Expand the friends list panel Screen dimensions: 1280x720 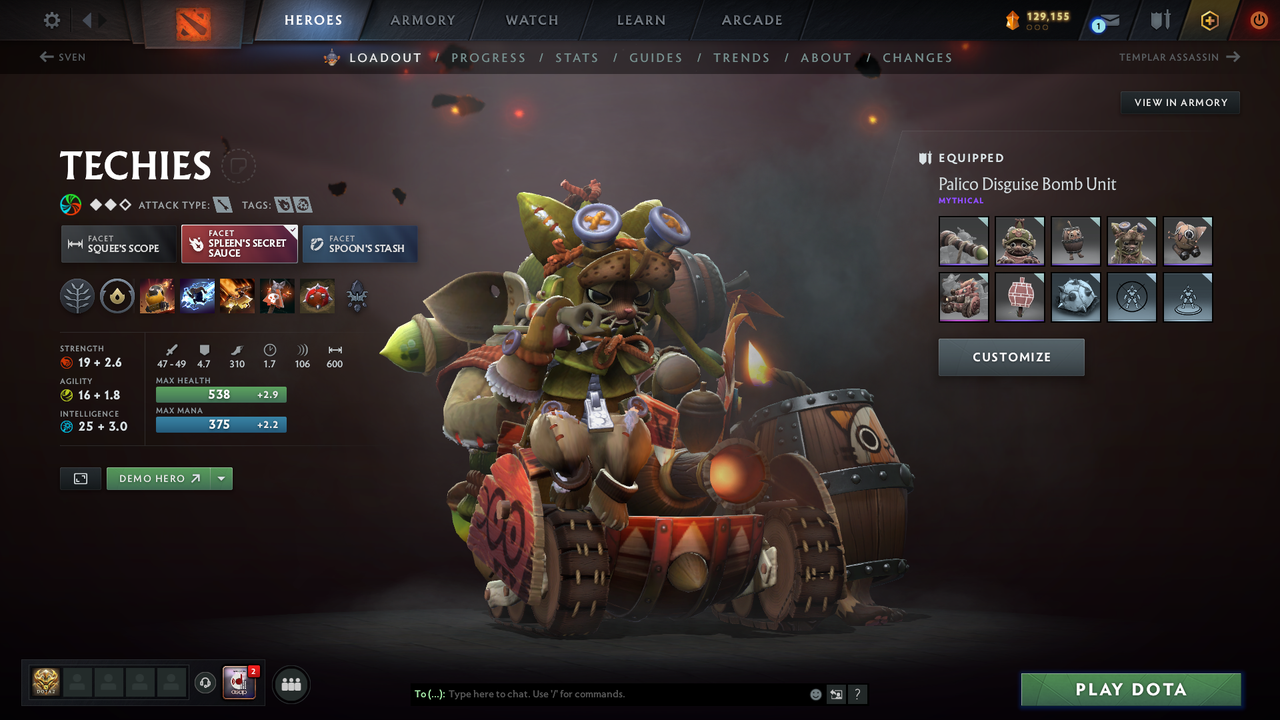tap(290, 683)
